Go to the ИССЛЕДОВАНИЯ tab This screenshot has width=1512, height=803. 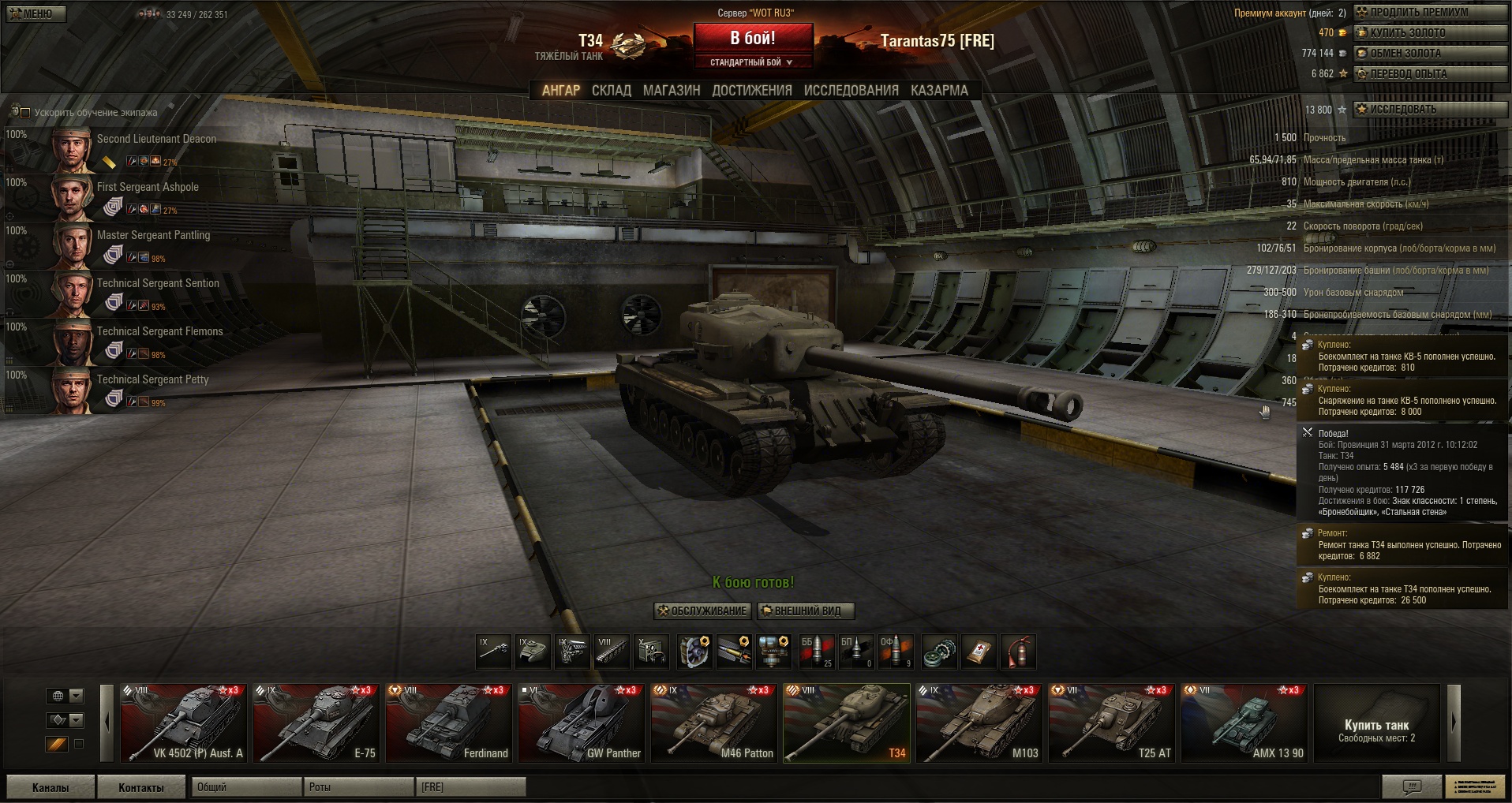click(x=851, y=91)
